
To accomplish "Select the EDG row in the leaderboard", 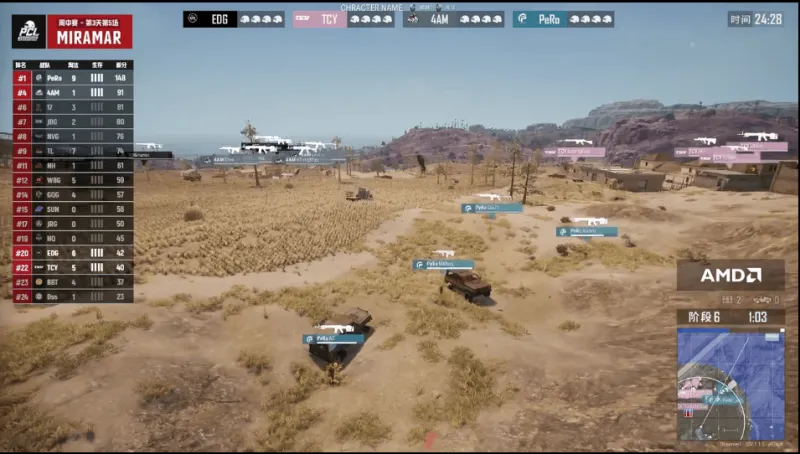I will (x=72, y=253).
